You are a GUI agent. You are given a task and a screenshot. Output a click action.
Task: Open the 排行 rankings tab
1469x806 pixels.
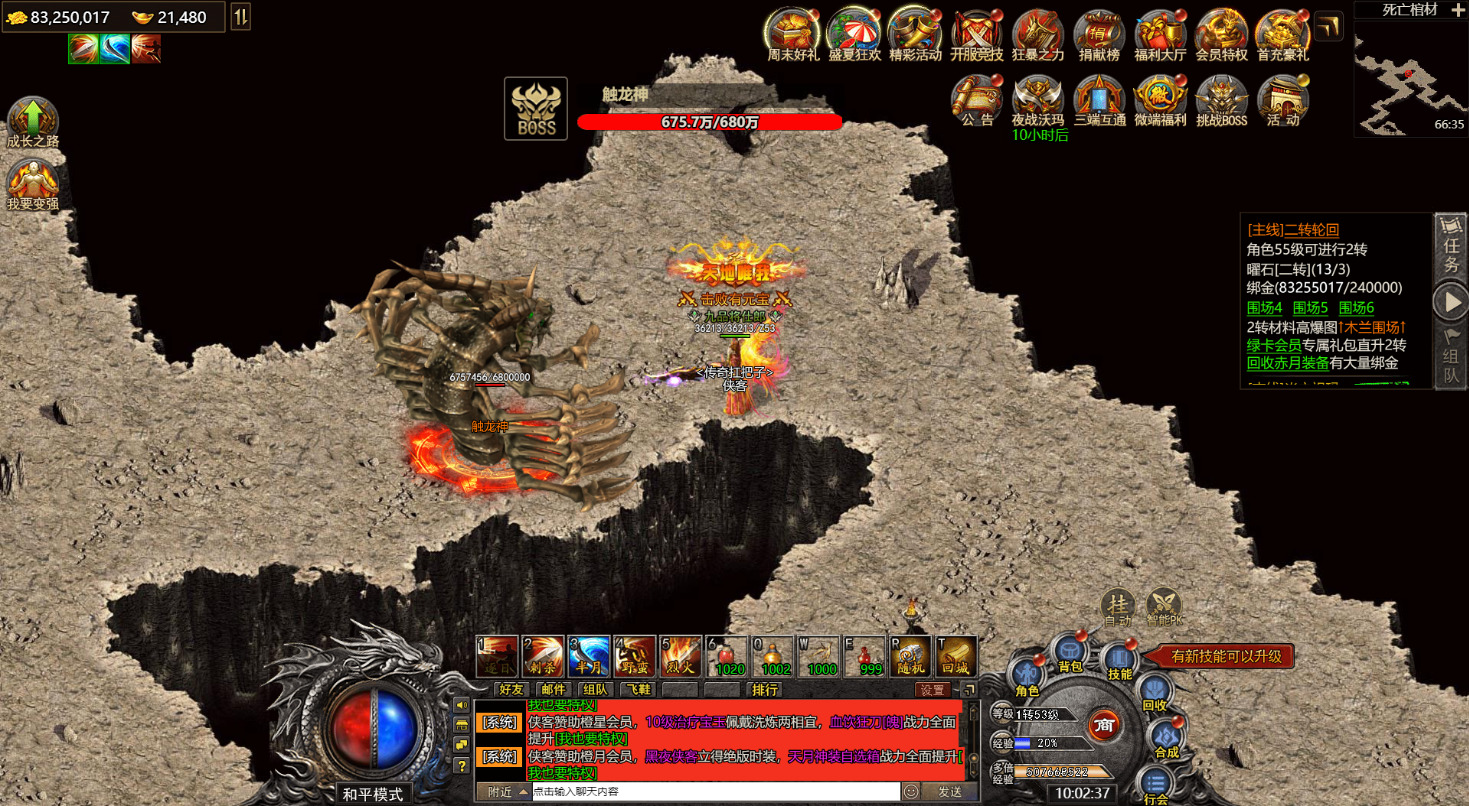(x=765, y=689)
